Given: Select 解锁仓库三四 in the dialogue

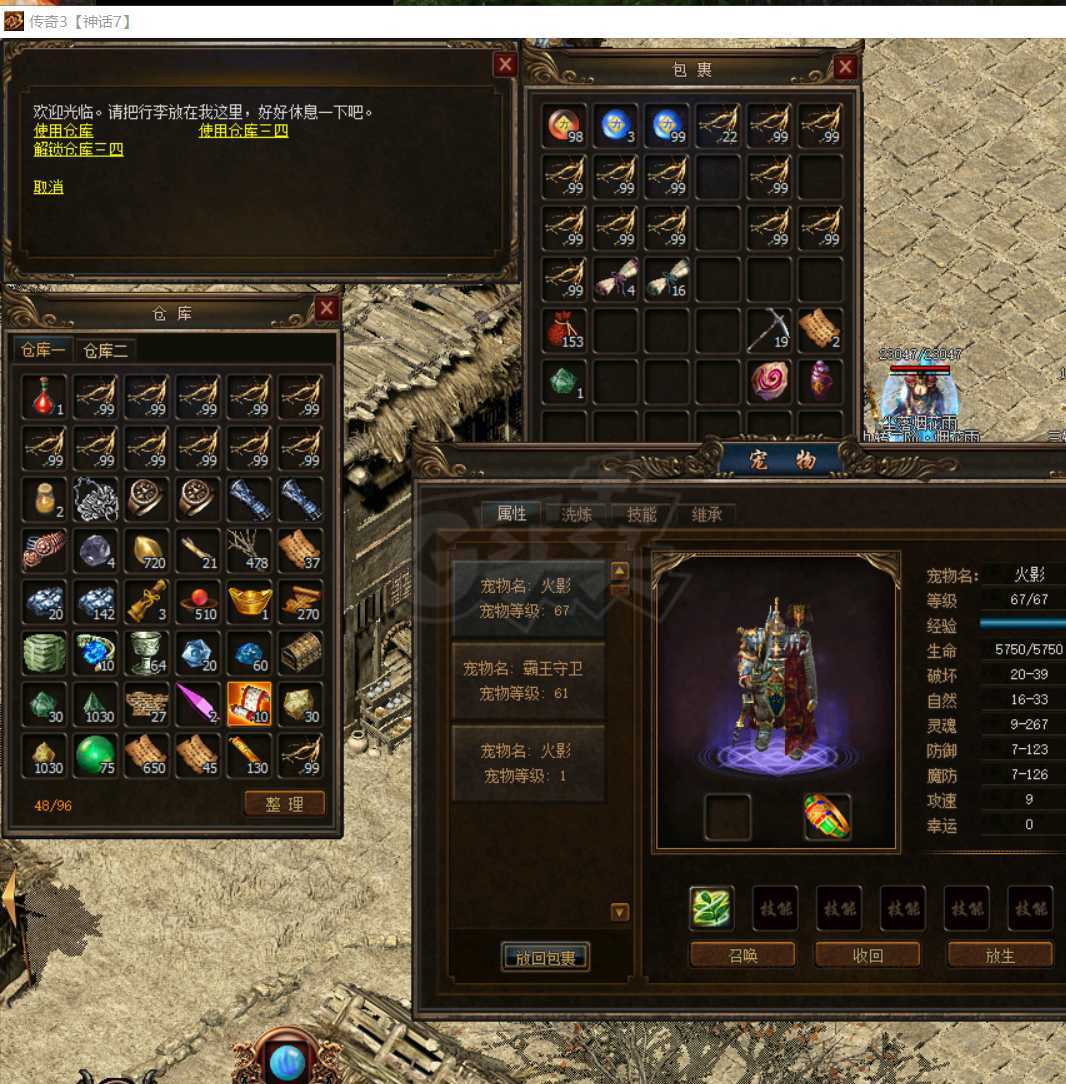Looking at the screenshot, I should [x=78, y=150].
